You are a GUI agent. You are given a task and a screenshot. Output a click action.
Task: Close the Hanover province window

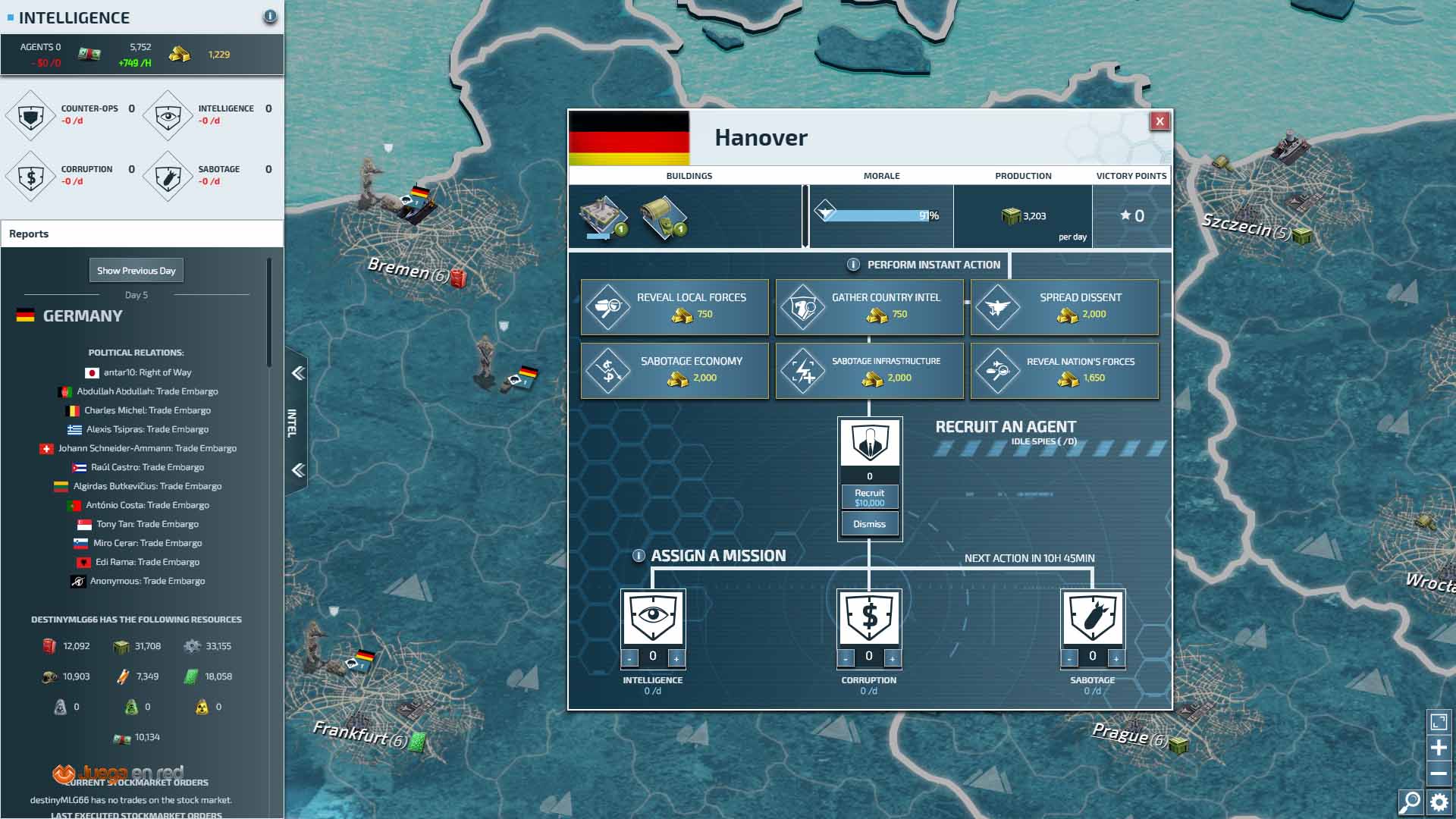(1159, 121)
